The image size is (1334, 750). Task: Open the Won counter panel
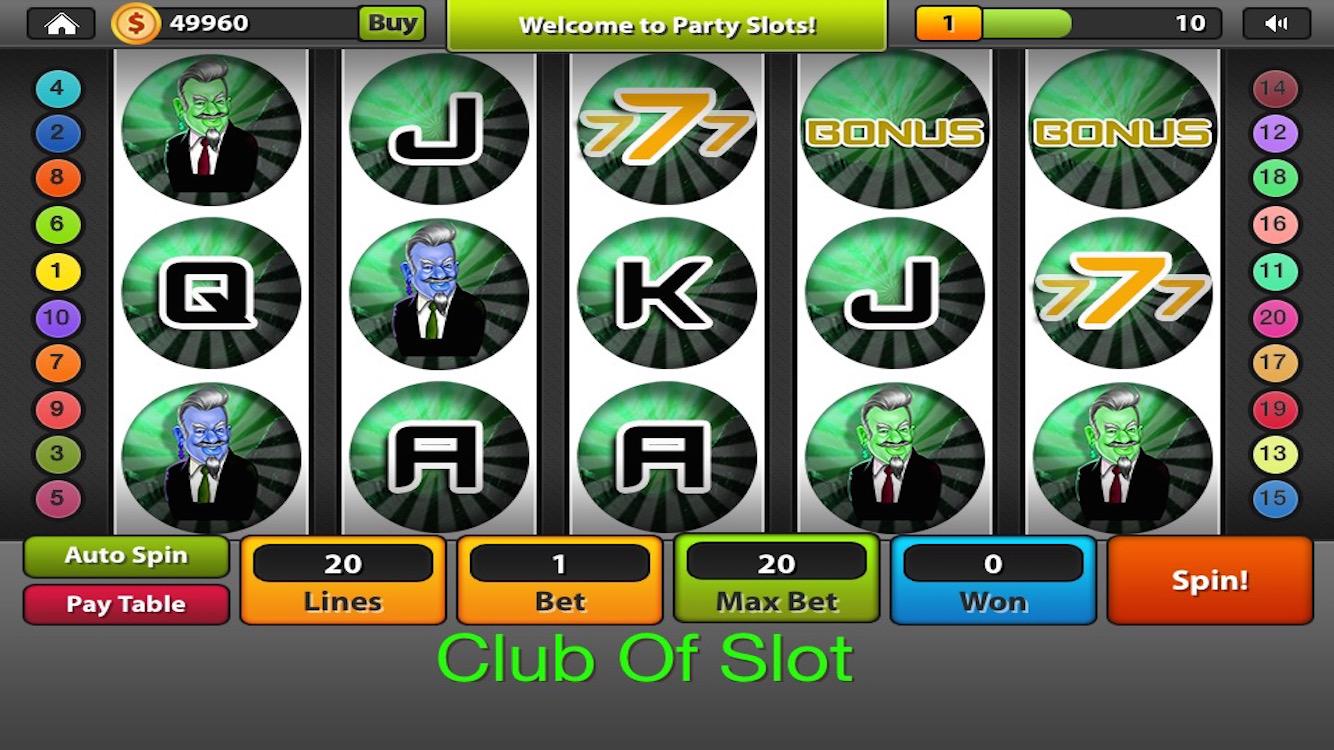(x=992, y=580)
